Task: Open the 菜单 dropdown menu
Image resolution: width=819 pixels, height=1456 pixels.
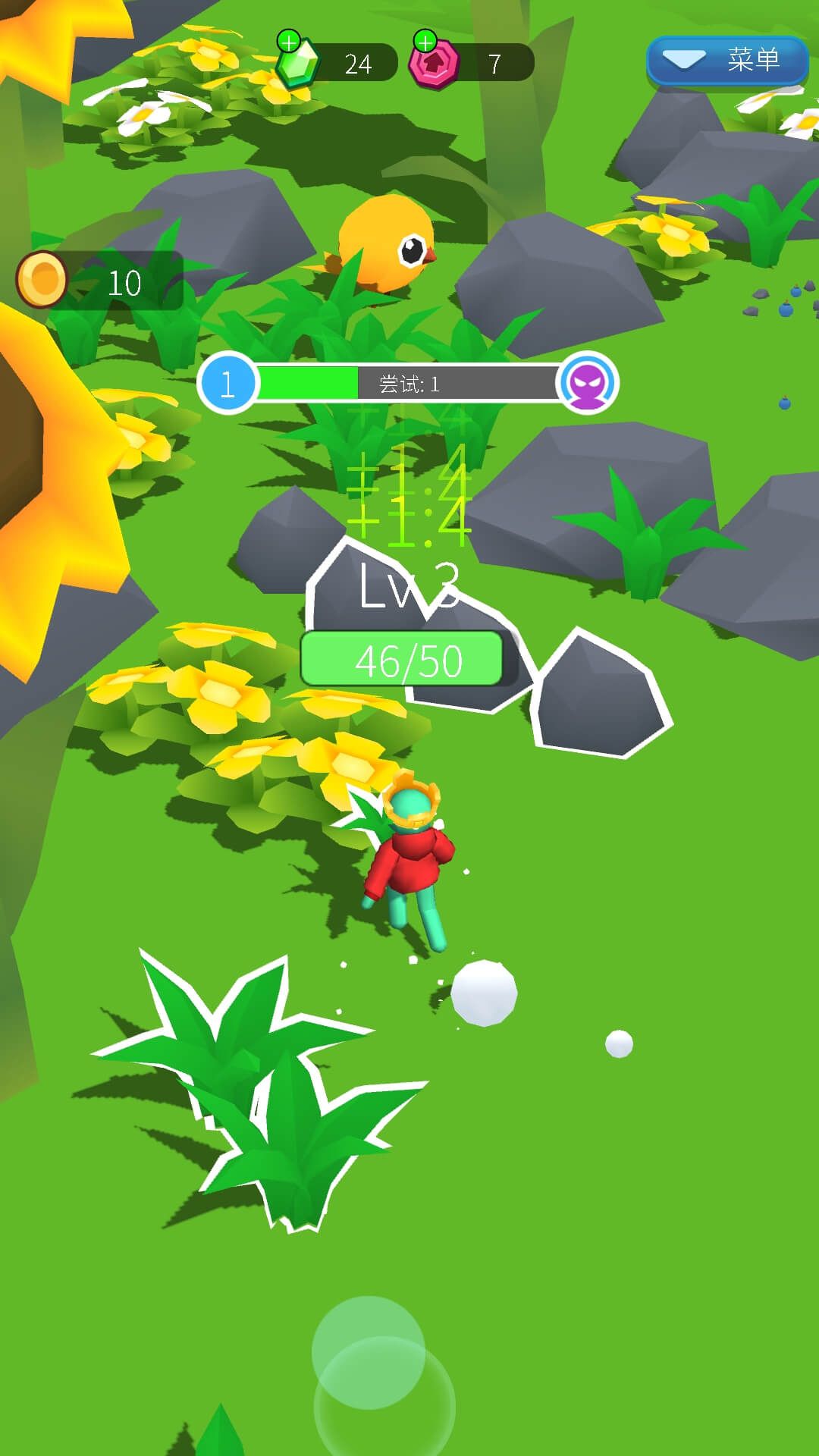Action: pyautogui.click(x=726, y=60)
